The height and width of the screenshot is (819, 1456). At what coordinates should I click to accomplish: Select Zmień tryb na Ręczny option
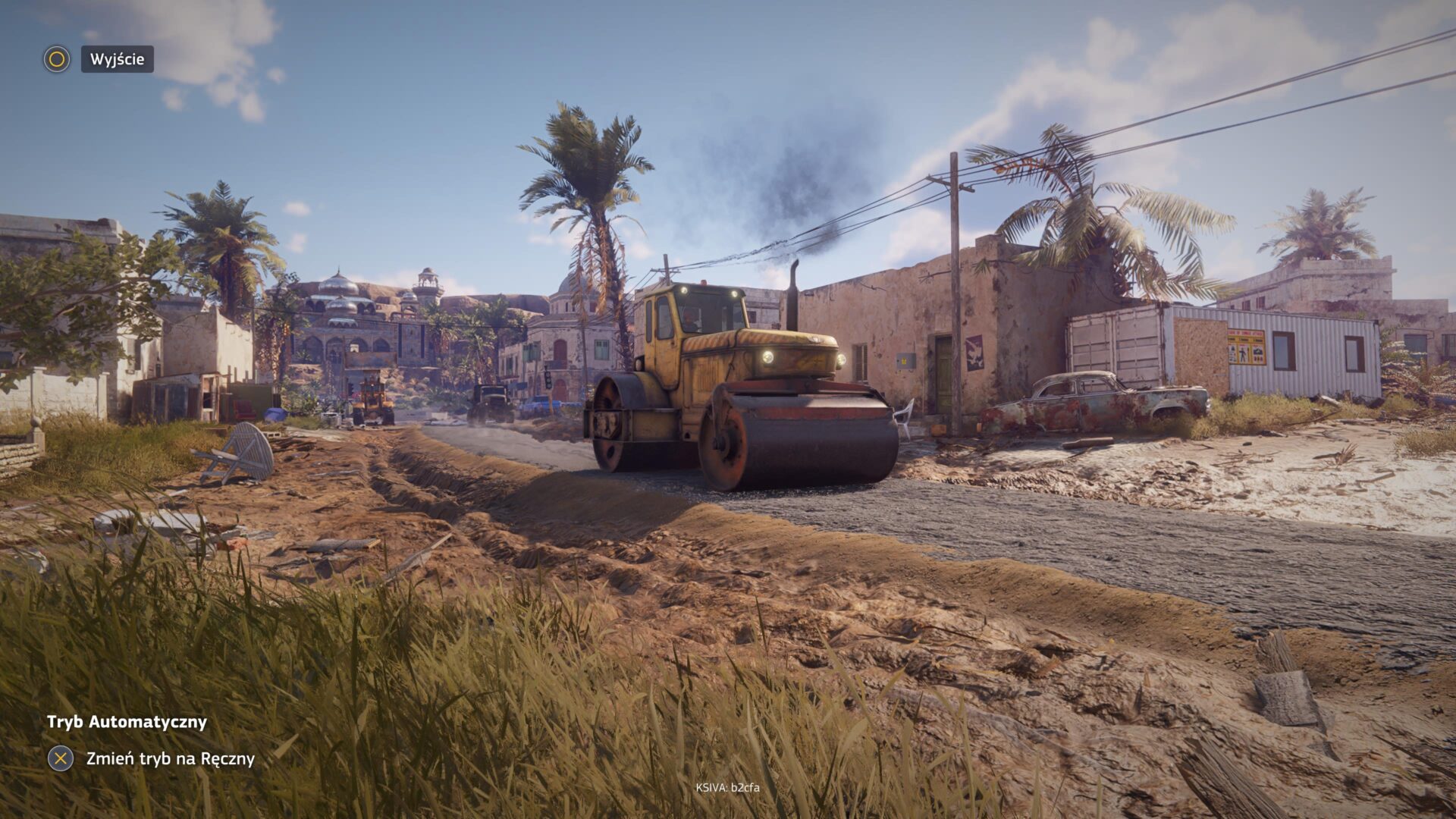[170, 758]
